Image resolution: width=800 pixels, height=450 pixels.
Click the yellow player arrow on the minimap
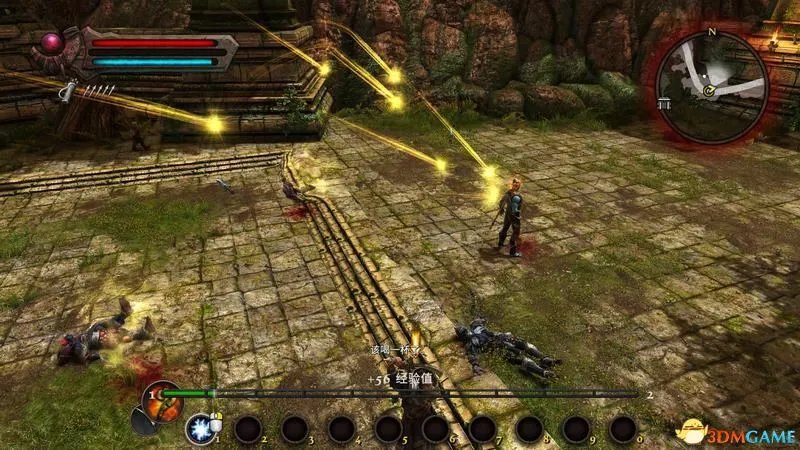tap(707, 92)
